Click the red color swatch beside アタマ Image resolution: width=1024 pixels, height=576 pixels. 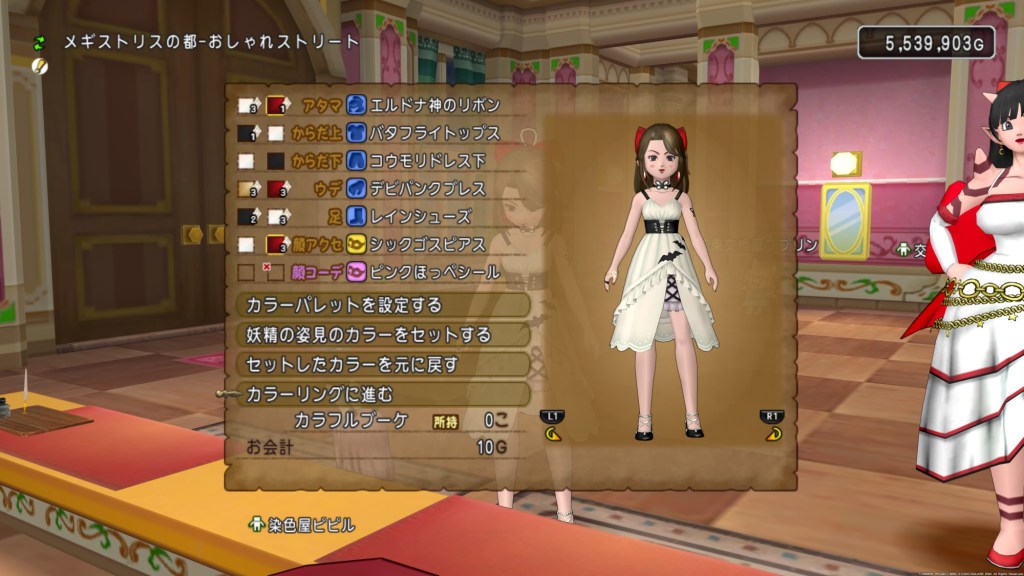tap(277, 105)
